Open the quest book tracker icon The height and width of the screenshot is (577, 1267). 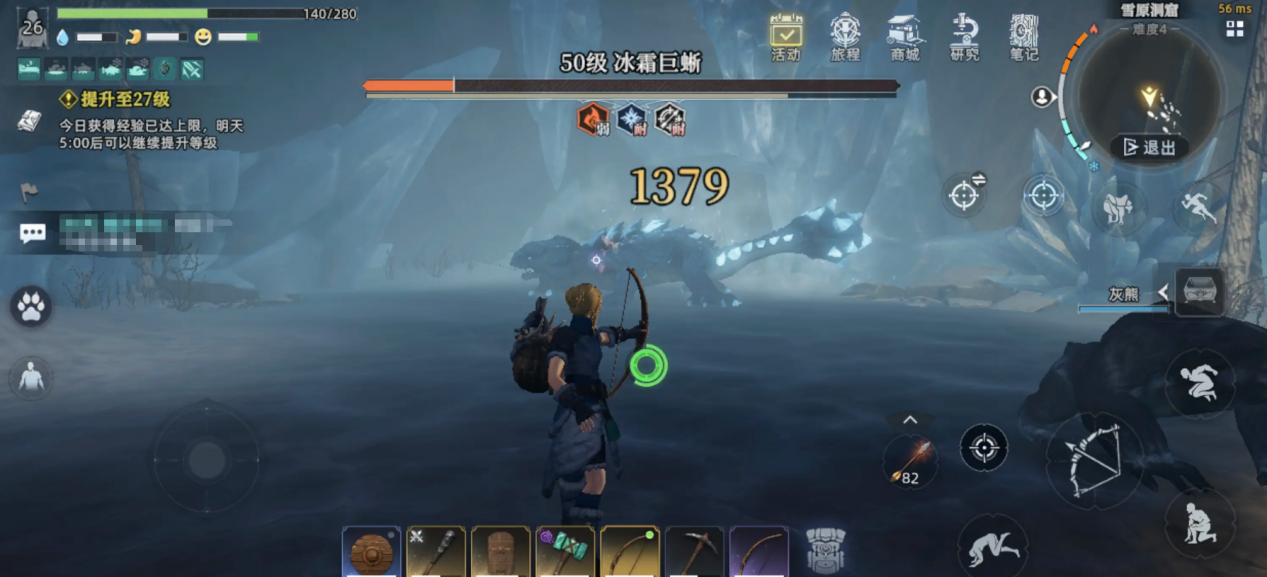tap(29, 121)
